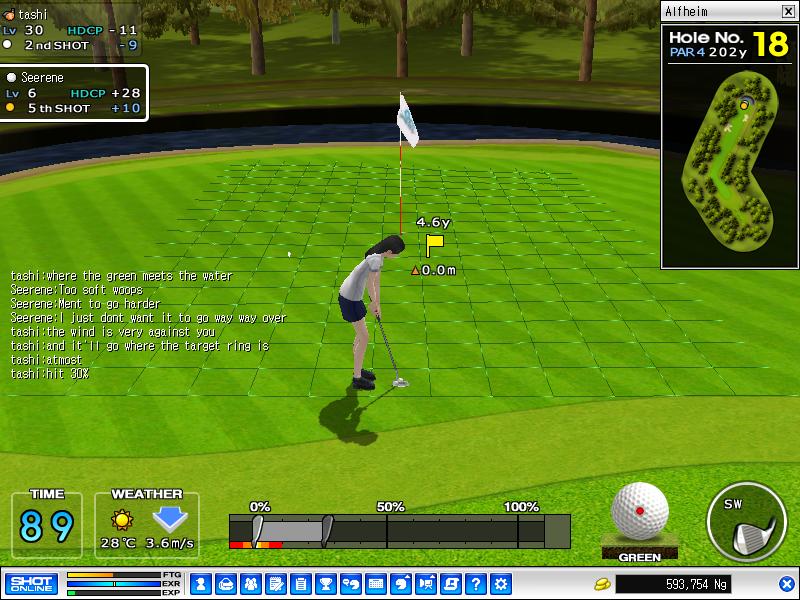Open the character profile icon
This screenshot has height=600, width=800.
tap(200, 583)
